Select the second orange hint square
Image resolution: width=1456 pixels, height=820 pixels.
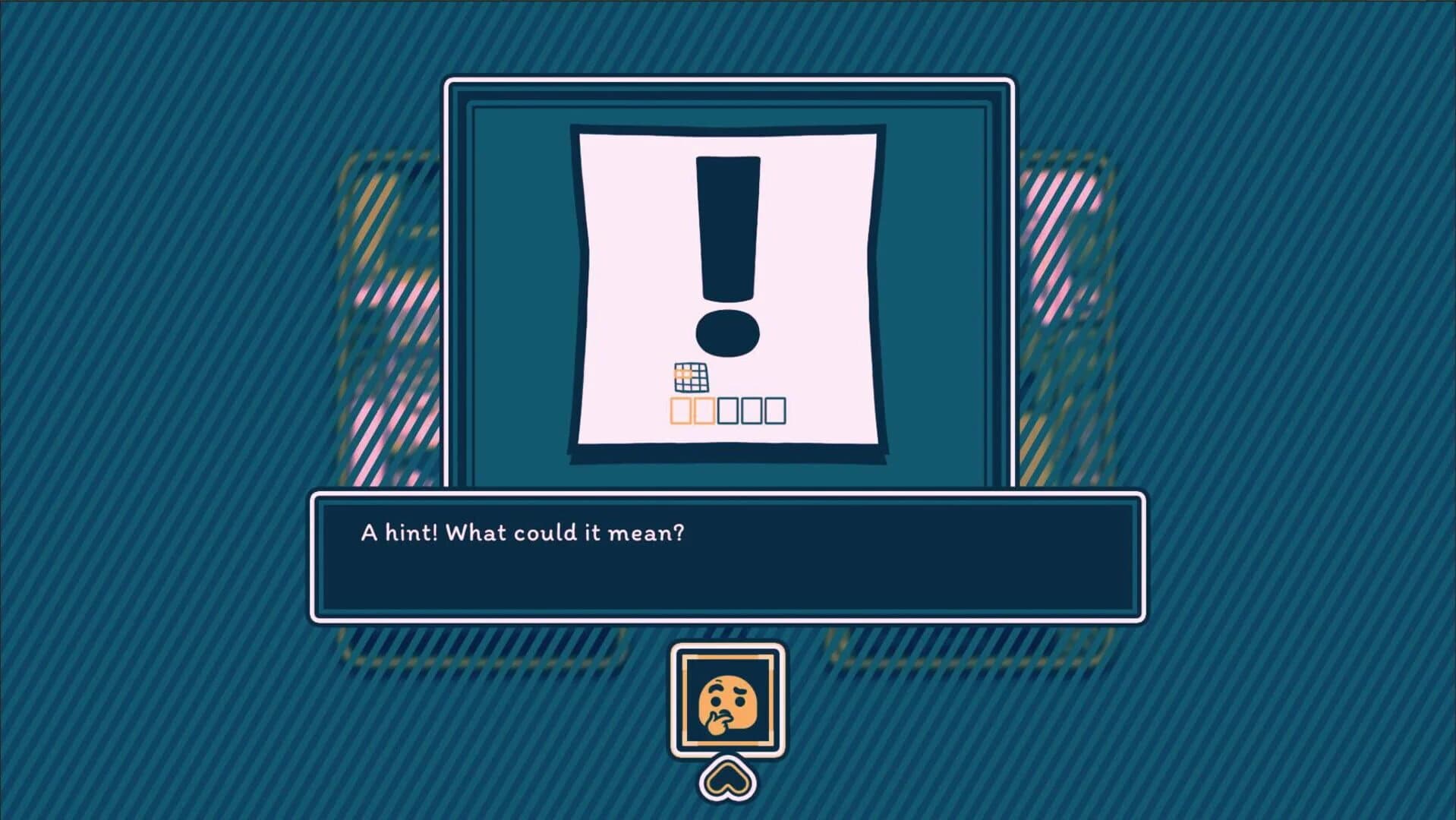tap(704, 411)
